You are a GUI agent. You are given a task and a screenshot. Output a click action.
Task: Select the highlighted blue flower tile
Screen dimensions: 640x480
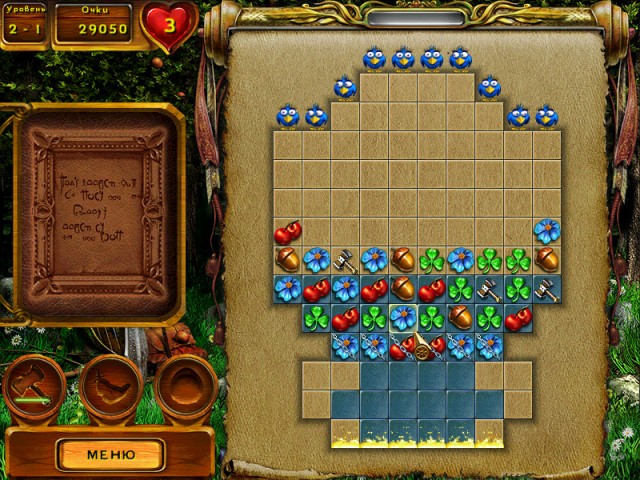point(403,318)
